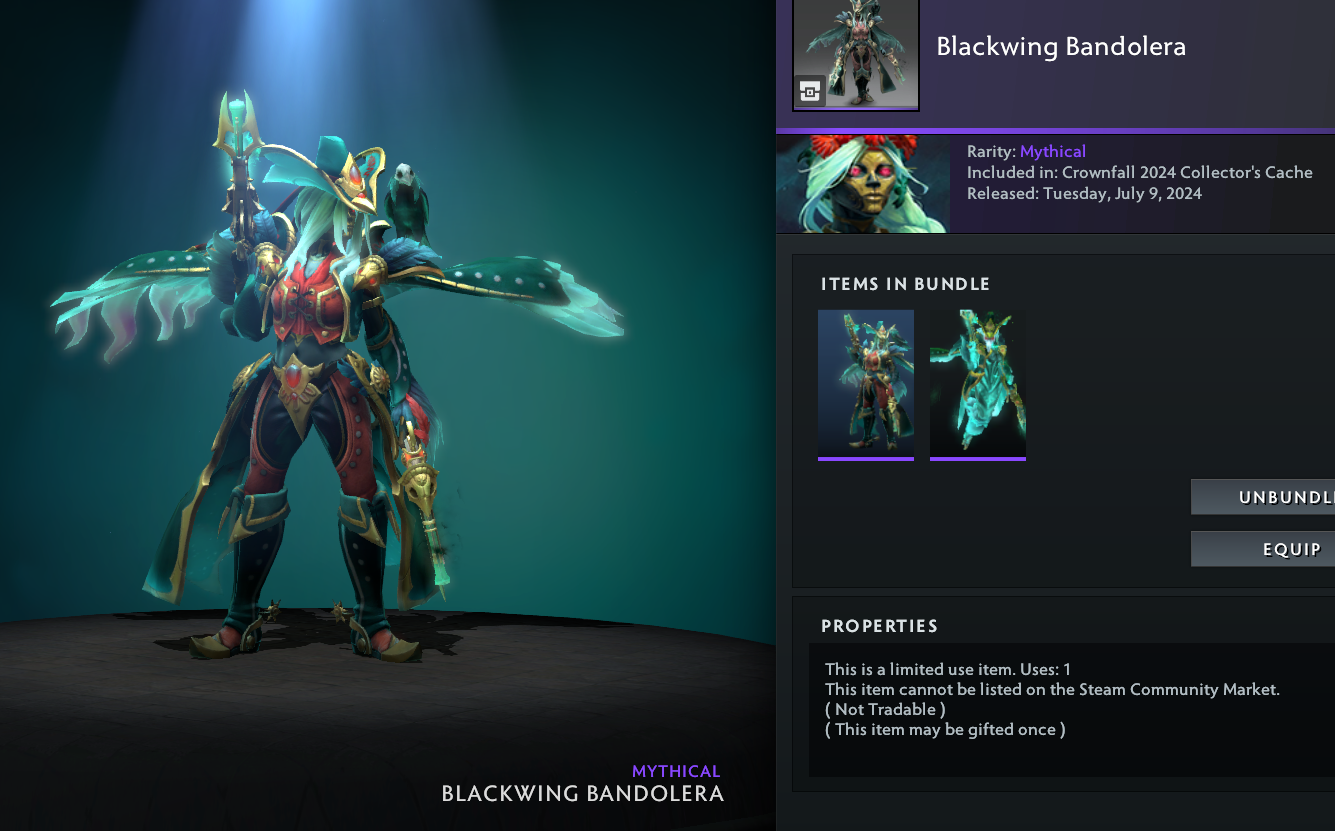This screenshot has height=831, width=1335.
Task: Click the hero portrait with gold skull mask
Action: [863, 185]
